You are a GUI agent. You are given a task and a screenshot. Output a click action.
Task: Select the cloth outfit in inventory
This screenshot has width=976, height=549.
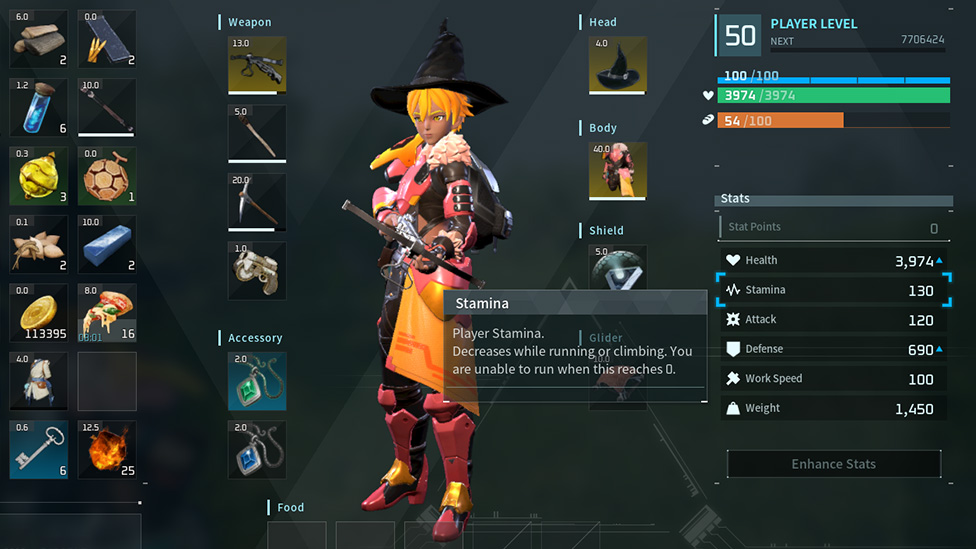[x=39, y=381]
